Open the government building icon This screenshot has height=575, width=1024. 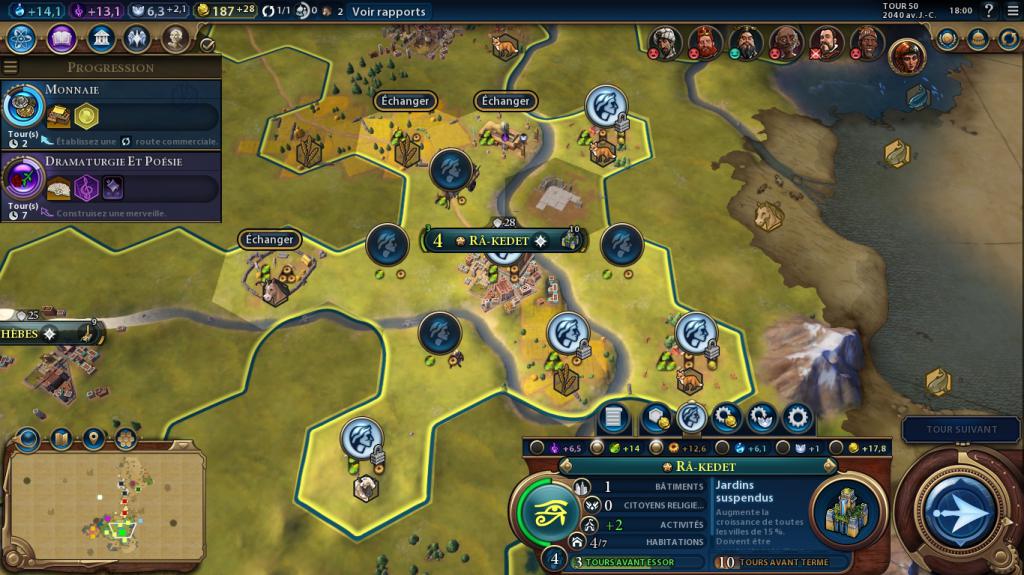pos(100,39)
